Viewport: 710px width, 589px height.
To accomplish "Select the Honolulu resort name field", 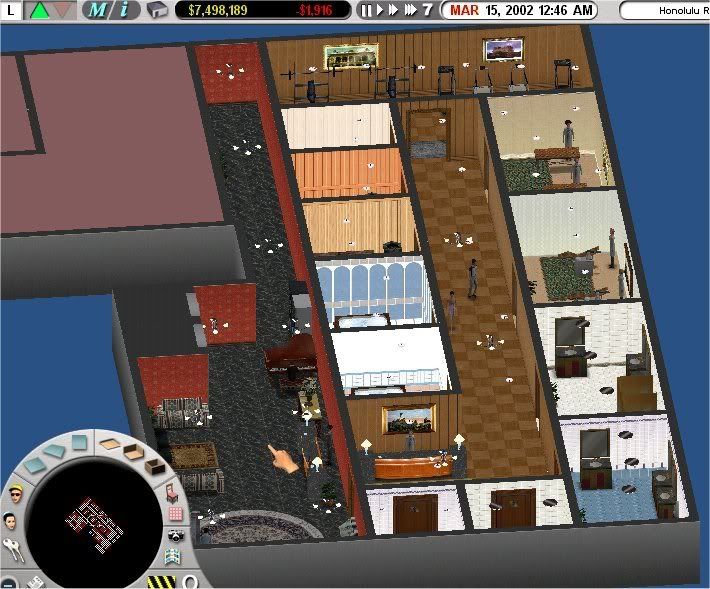I will pos(665,11).
